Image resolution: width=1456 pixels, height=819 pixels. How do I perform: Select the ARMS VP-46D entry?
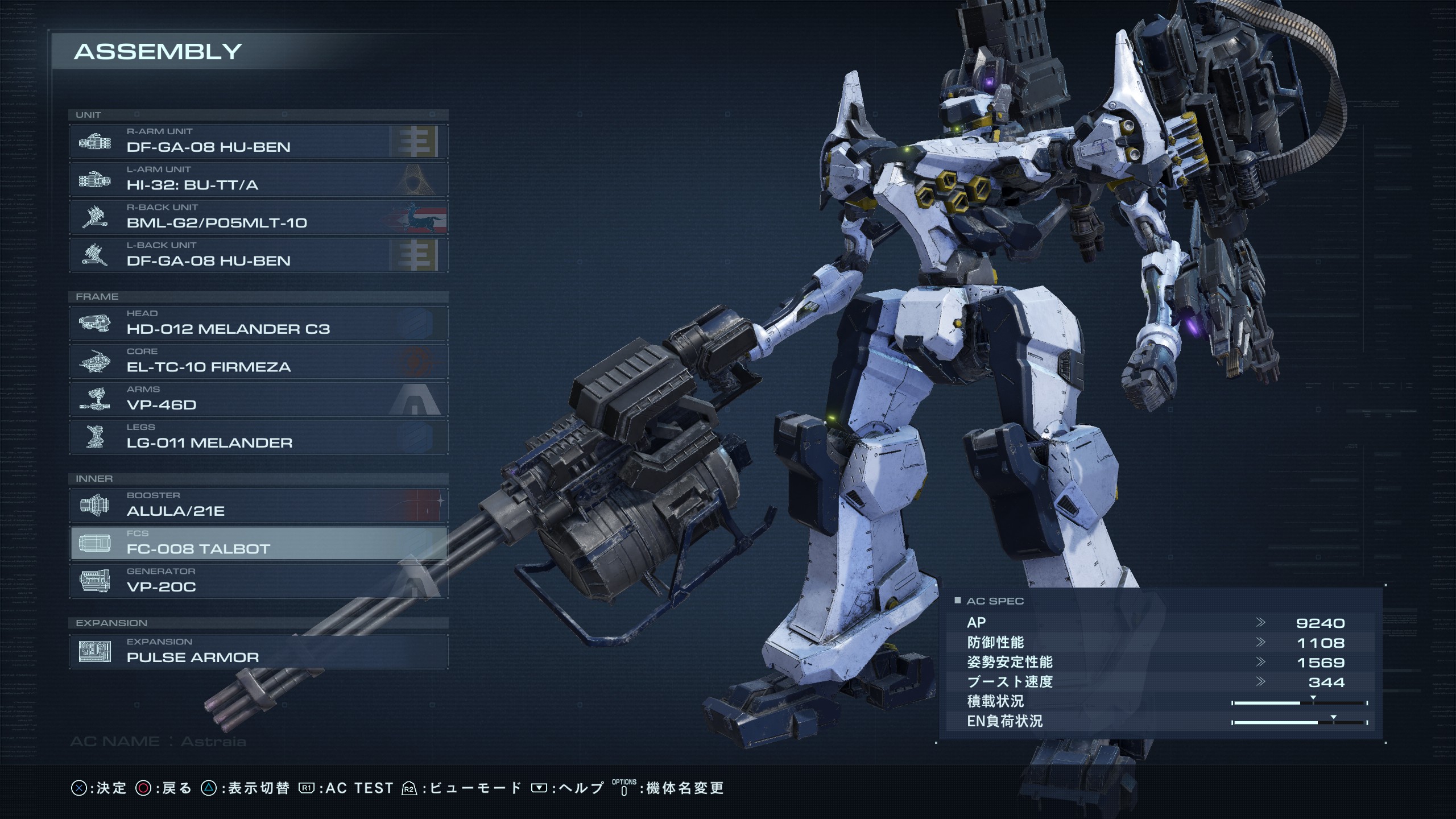(259, 399)
